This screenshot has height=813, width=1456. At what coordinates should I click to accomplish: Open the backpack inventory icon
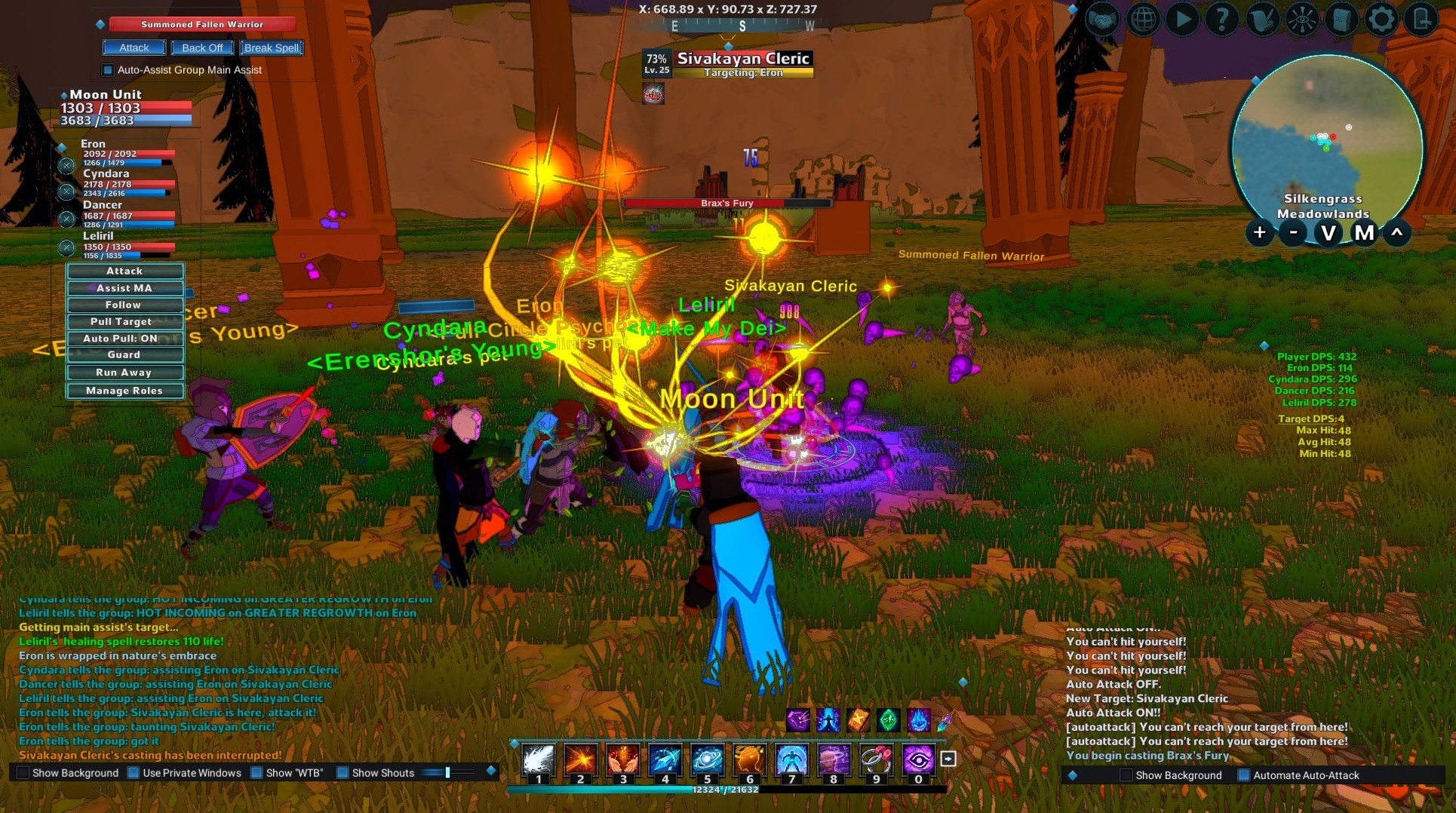coord(1341,20)
